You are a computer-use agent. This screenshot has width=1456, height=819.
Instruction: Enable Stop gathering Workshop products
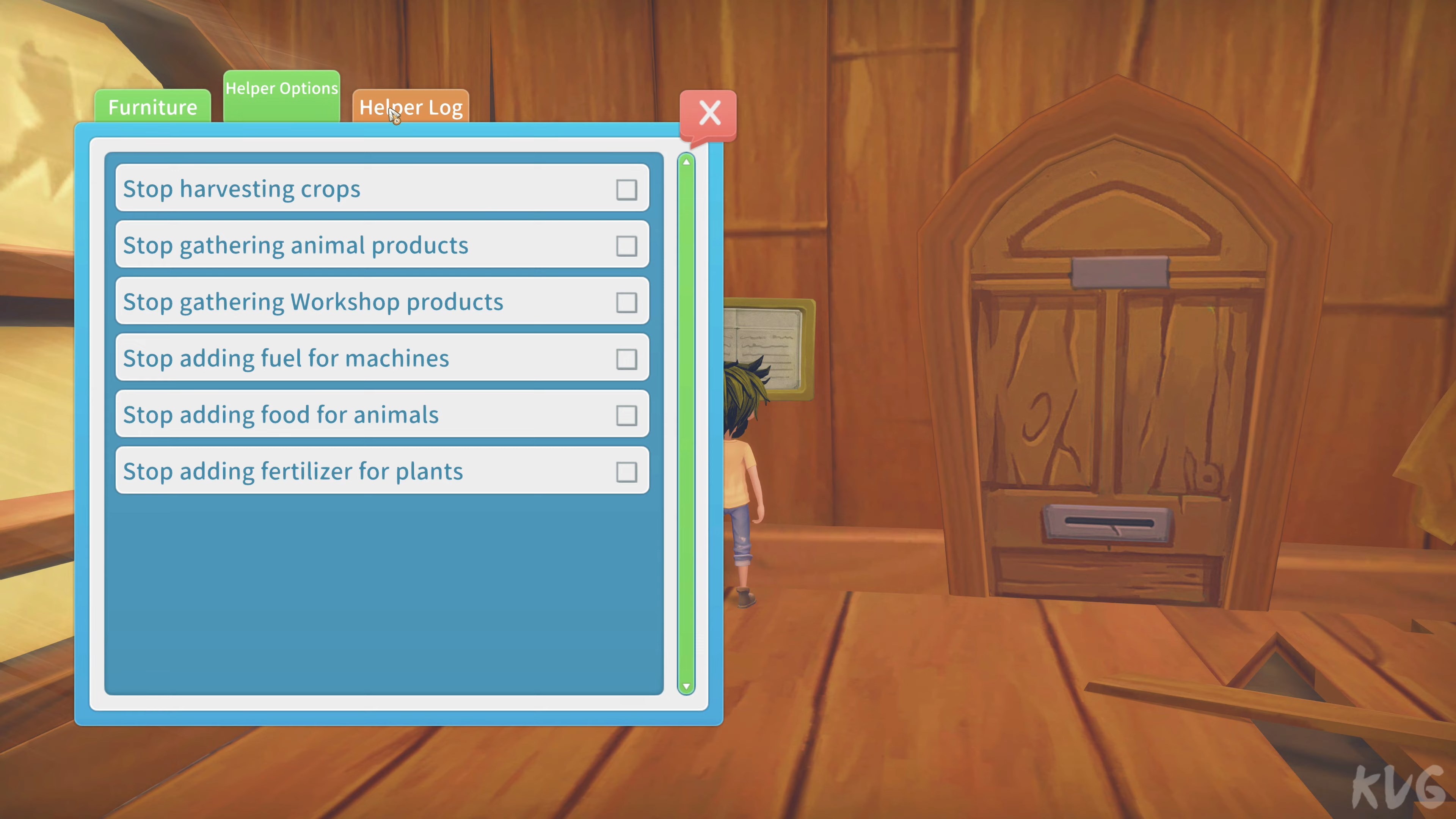pyautogui.click(x=627, y=303)
